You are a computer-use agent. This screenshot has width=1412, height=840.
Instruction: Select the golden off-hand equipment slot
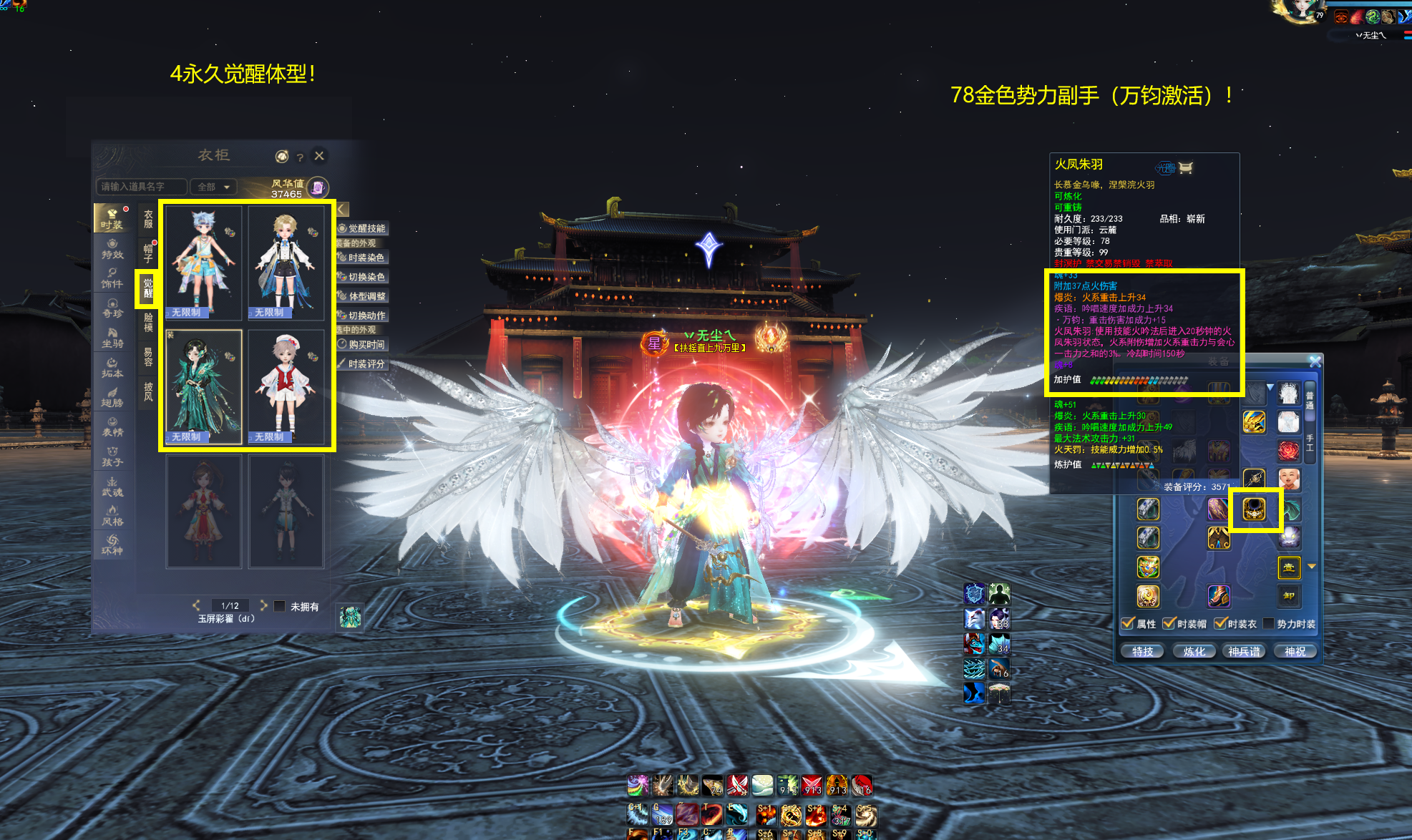click(x=1254, y=509)
